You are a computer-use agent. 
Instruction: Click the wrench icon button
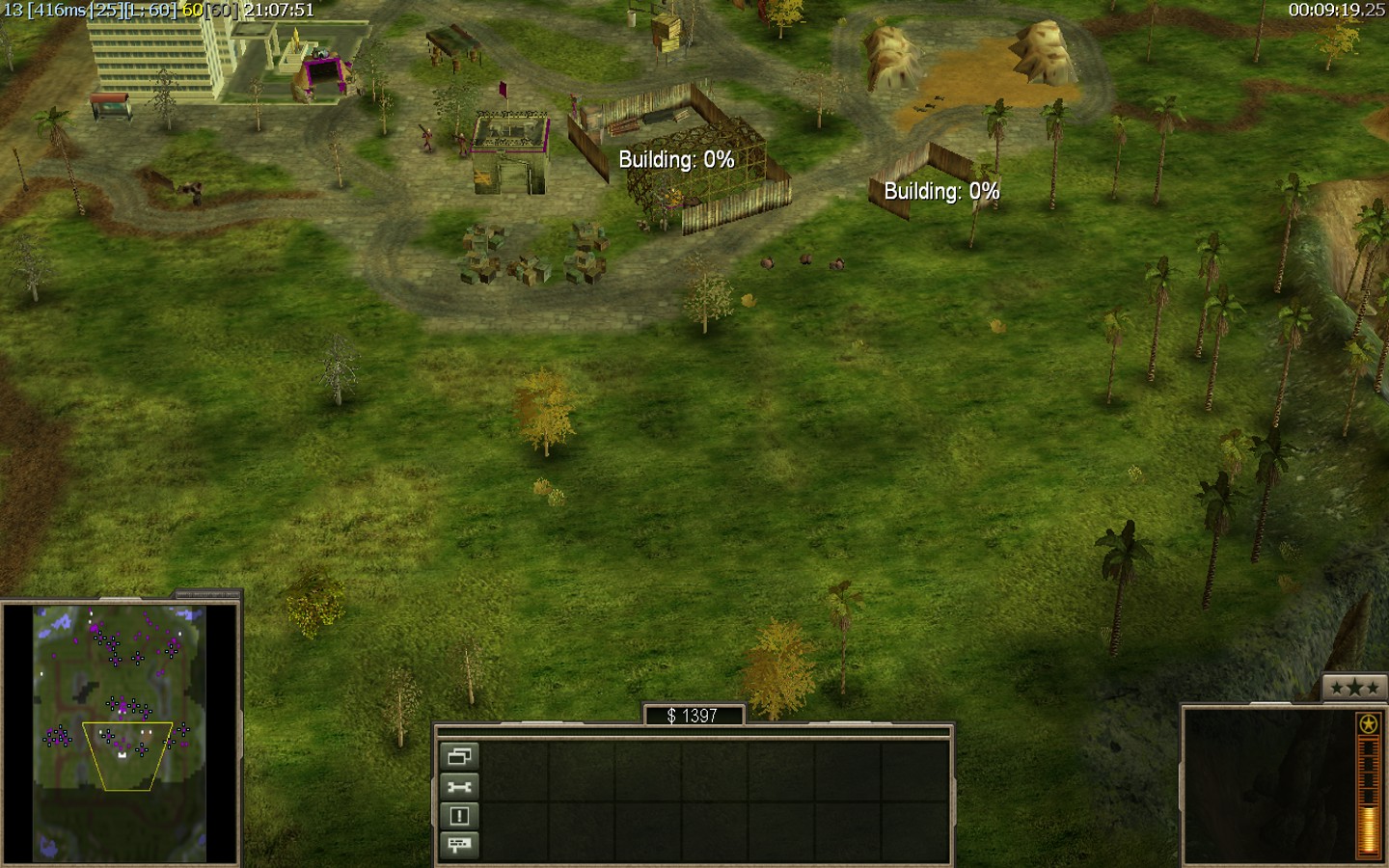459,787
